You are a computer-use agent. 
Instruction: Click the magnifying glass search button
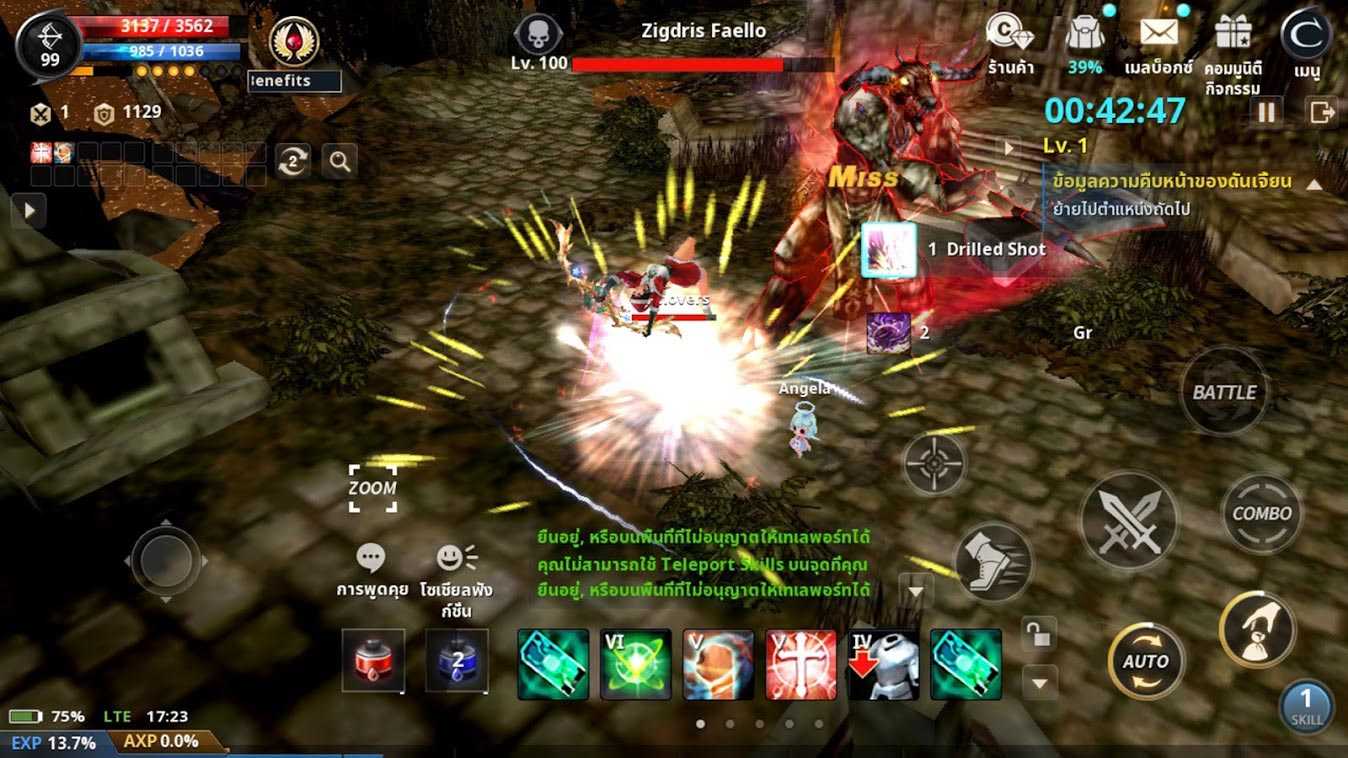pyautogui.click(x=340, y=161)
